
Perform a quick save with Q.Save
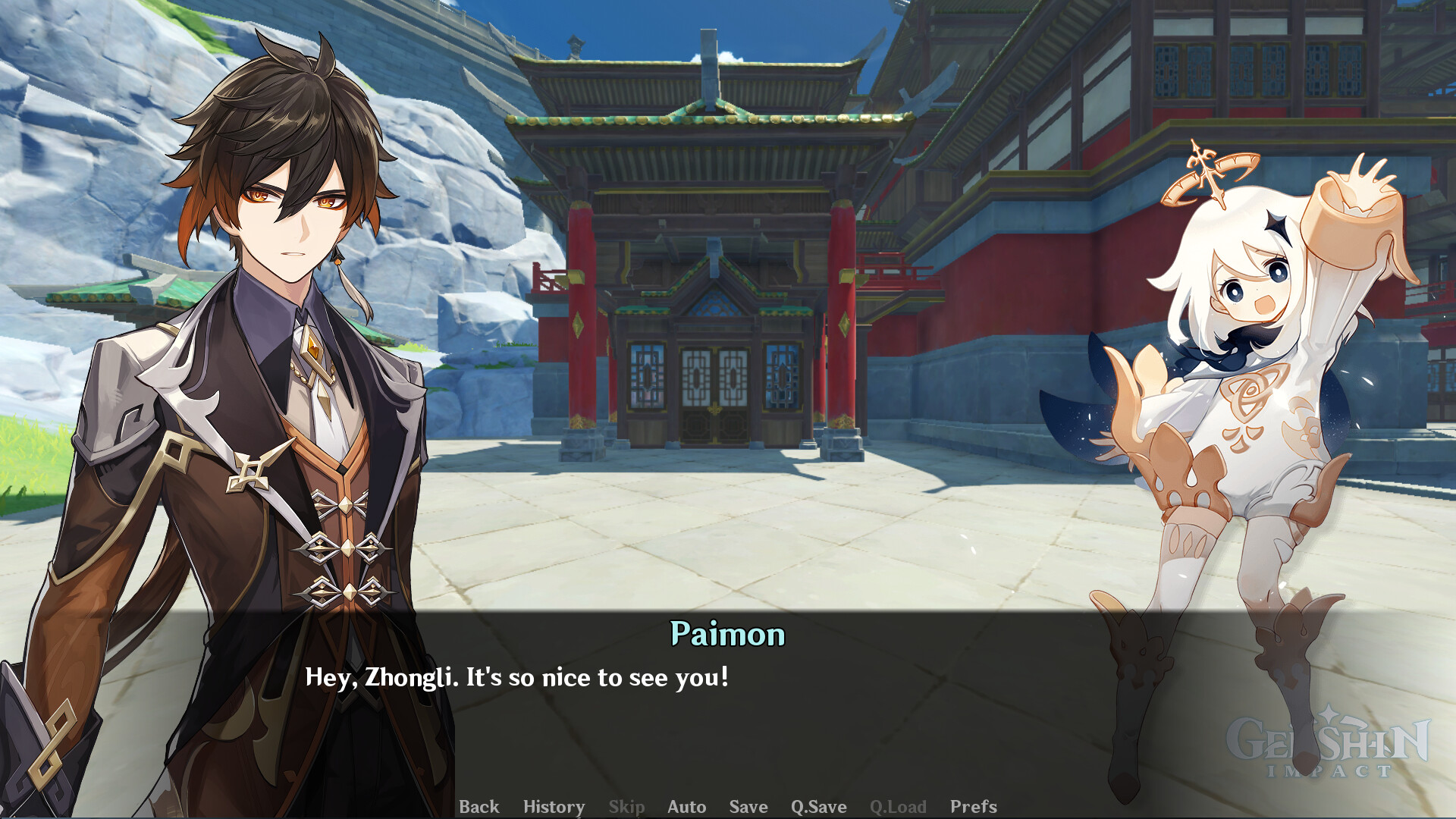[x=817, y=807]
